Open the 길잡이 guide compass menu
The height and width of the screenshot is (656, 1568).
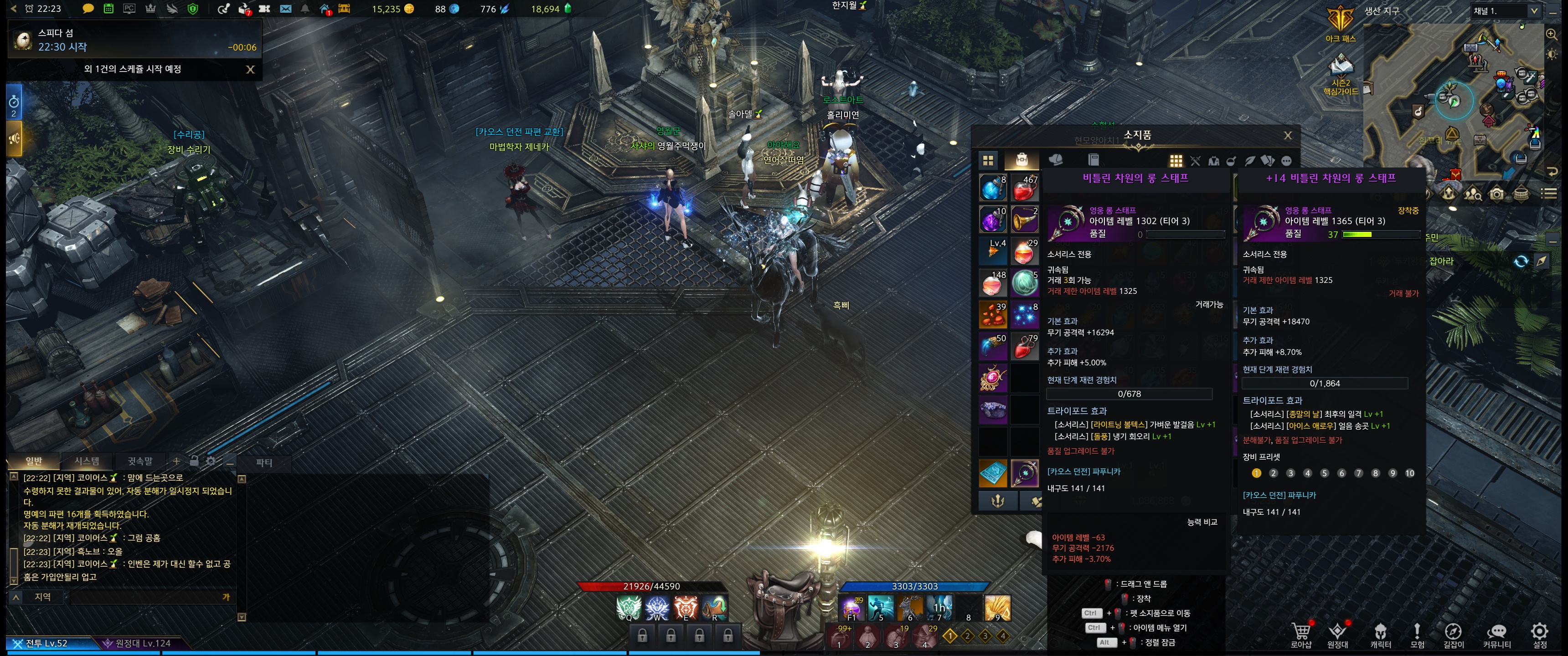click(x=1453, y=634)
